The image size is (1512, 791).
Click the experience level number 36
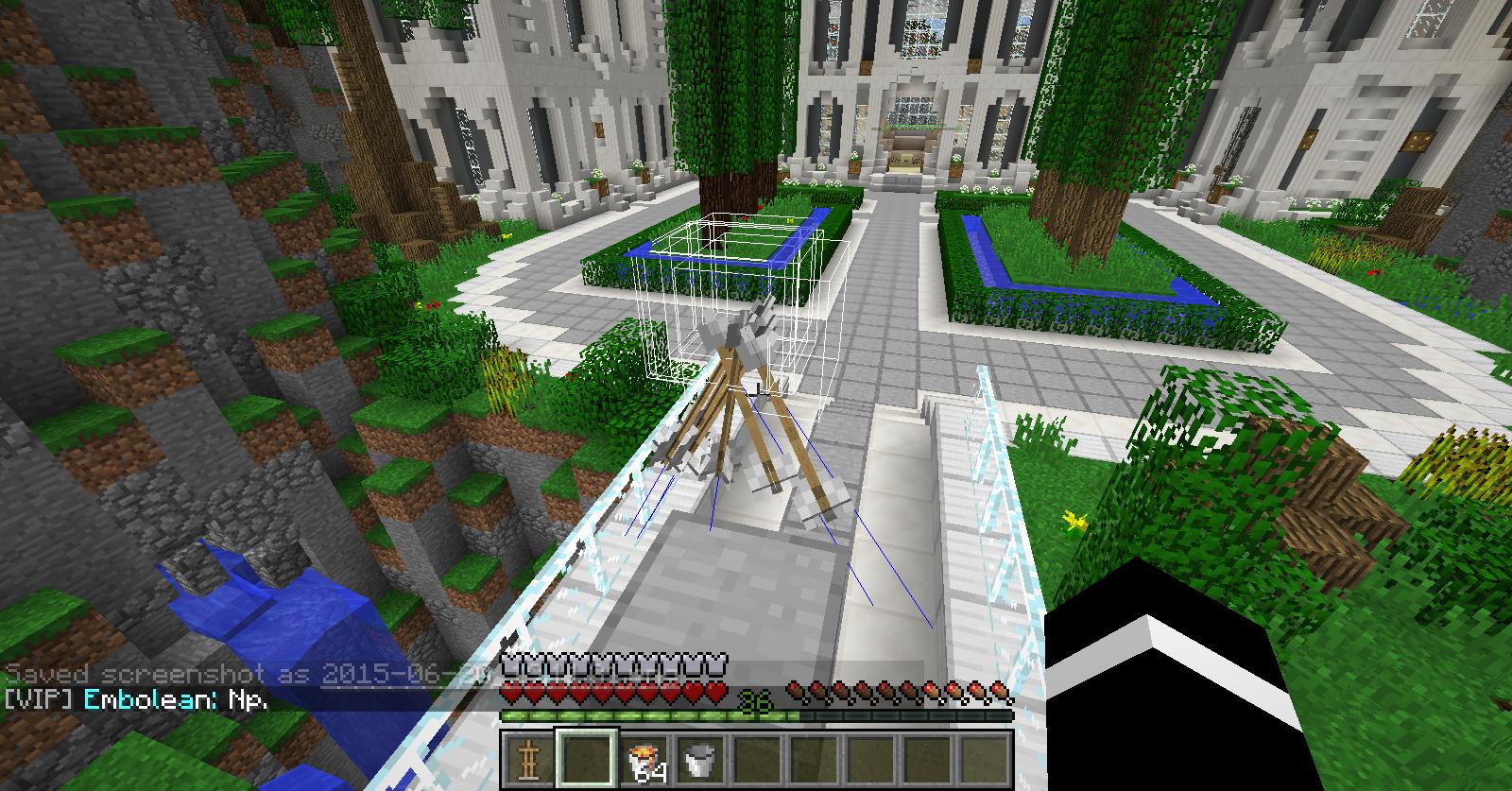(x=753, y=701)
